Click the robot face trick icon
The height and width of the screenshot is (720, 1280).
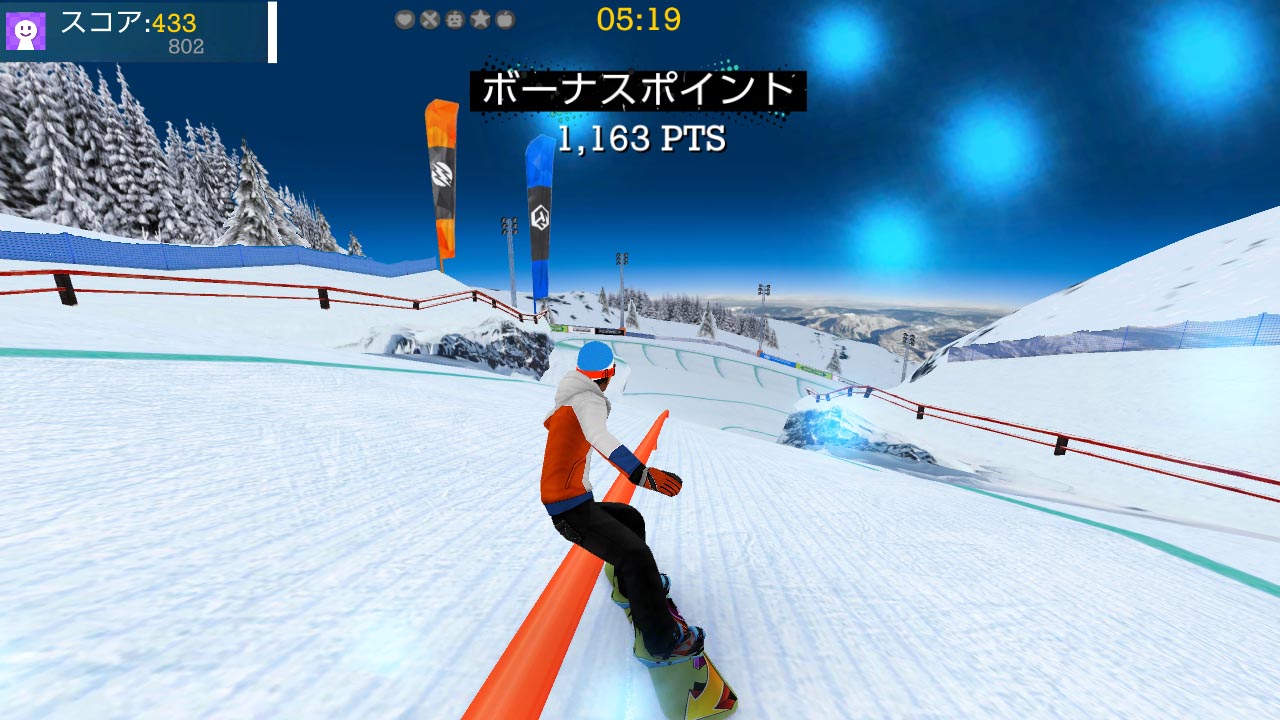tap(454, 18)
